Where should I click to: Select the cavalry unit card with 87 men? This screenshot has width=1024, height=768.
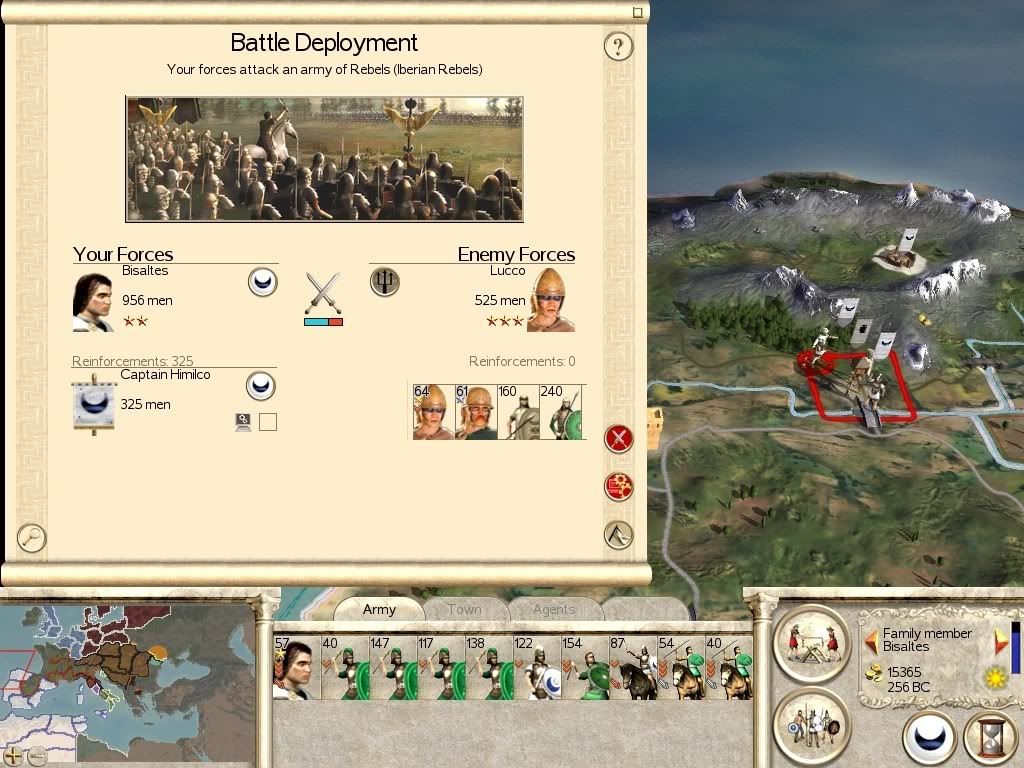pos(632,668)
